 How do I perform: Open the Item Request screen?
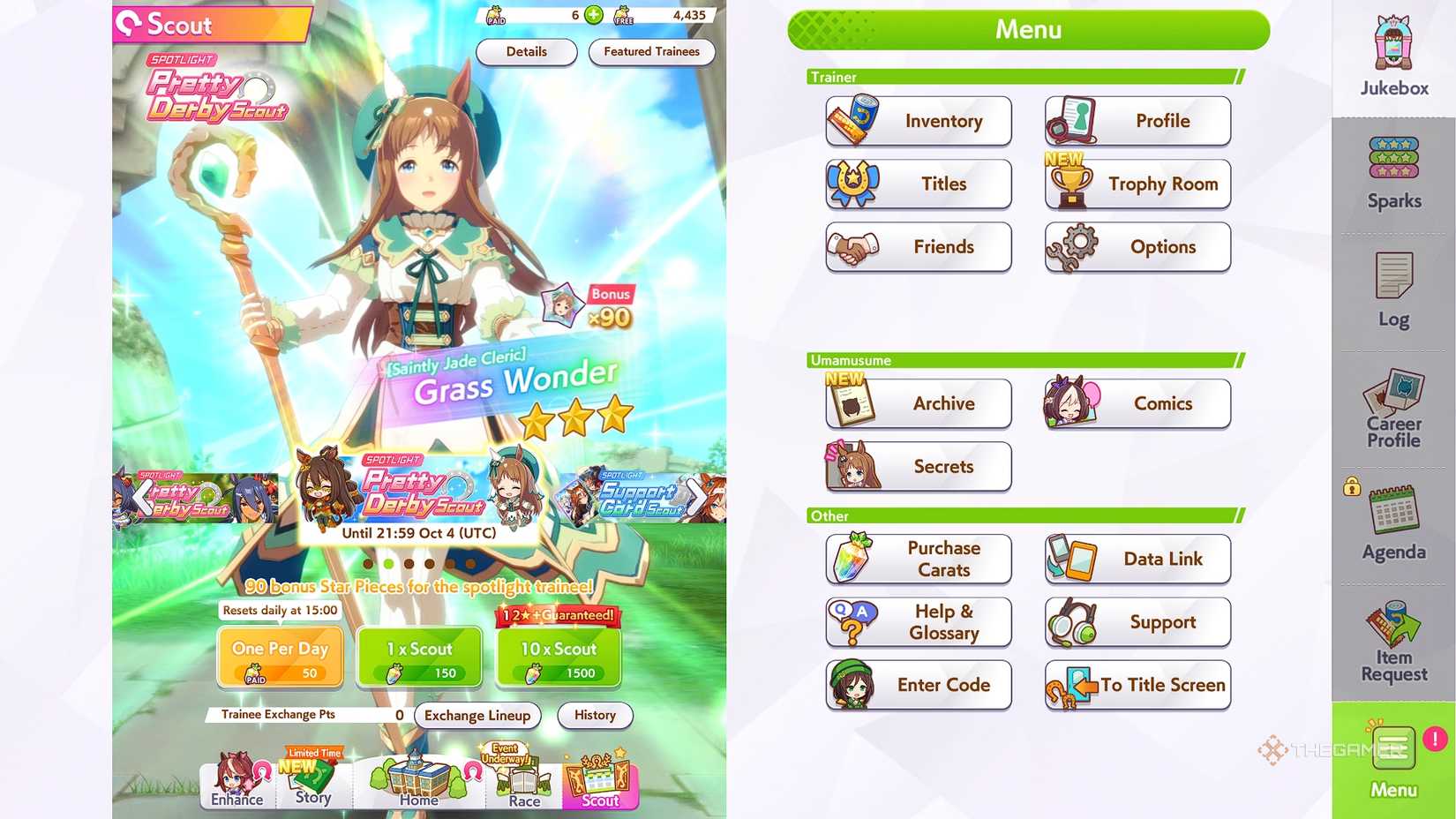(x=1392, y=641)
